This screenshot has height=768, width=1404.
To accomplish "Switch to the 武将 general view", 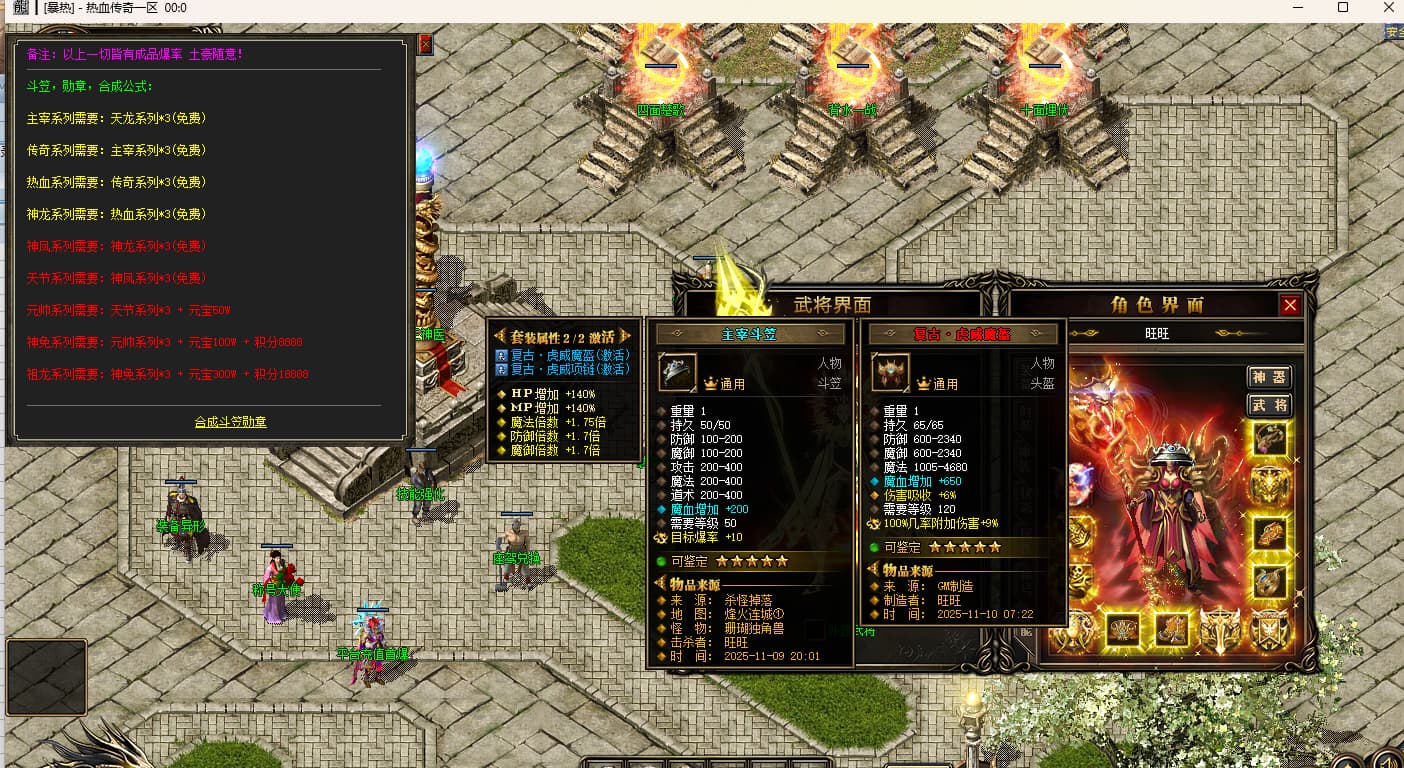I will click(1269, 405).
